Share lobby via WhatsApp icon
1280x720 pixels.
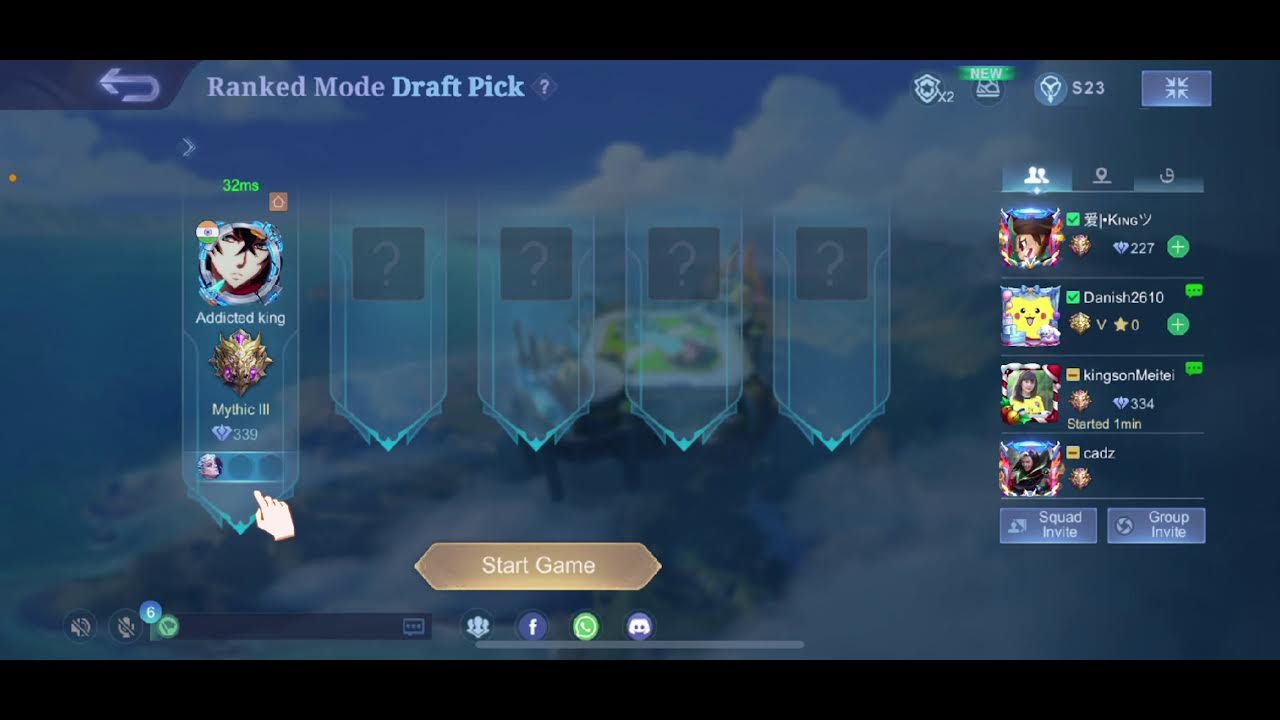tap(586, 627)
